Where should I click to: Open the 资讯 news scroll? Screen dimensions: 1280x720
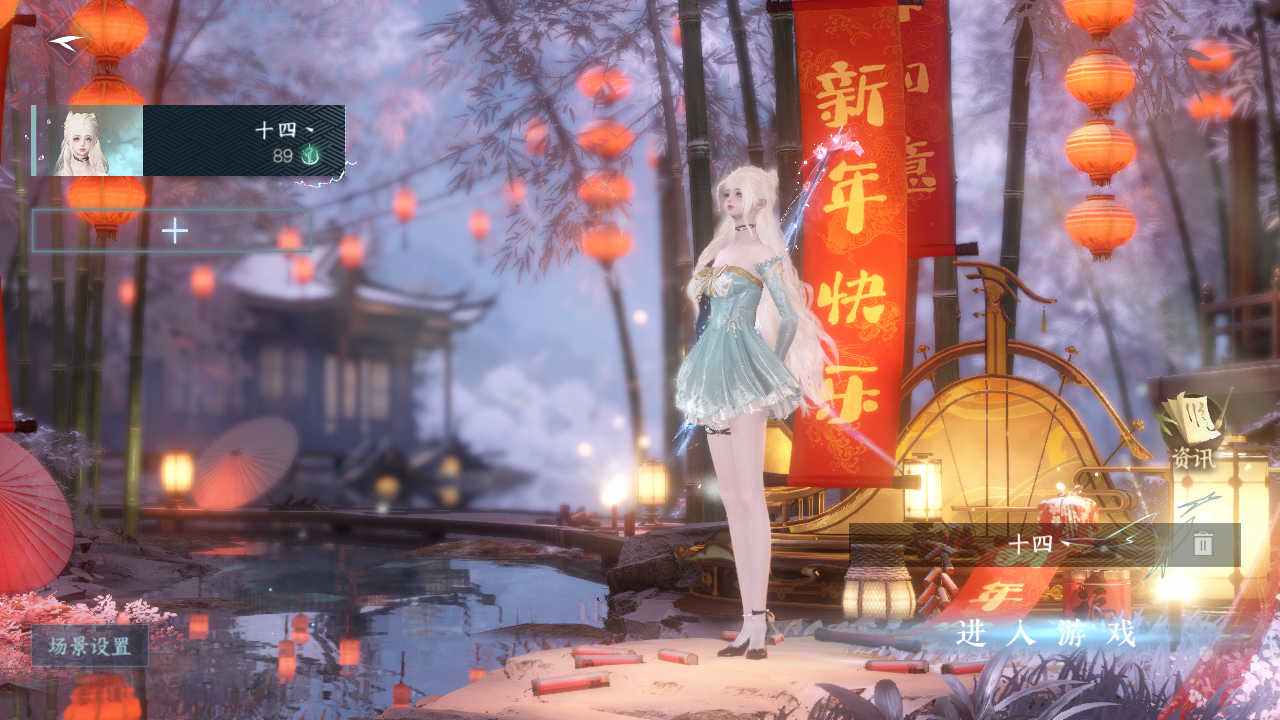tap(1193, 432)
